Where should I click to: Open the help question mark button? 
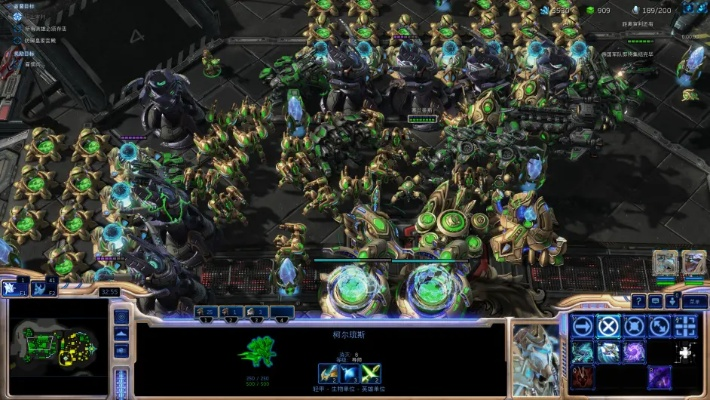(638, 300)
